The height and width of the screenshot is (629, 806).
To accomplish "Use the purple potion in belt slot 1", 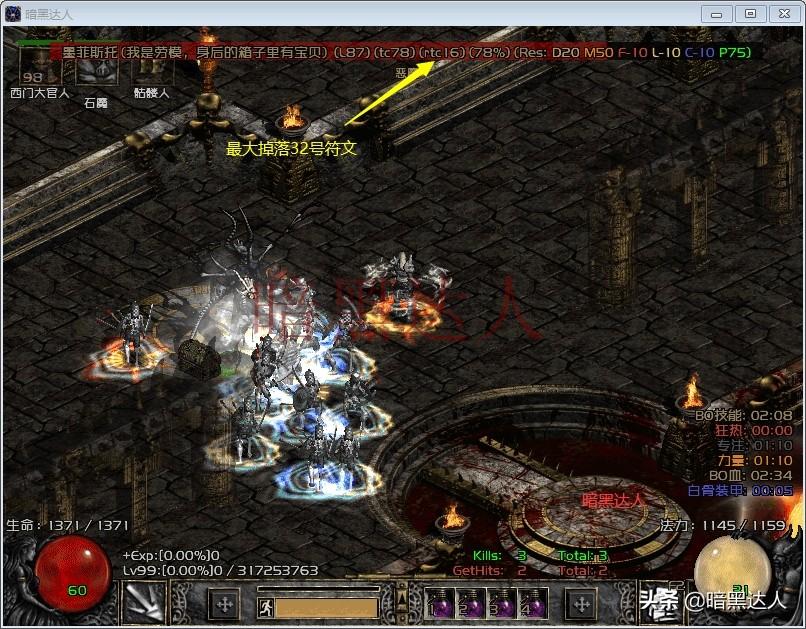I will 440,605.
